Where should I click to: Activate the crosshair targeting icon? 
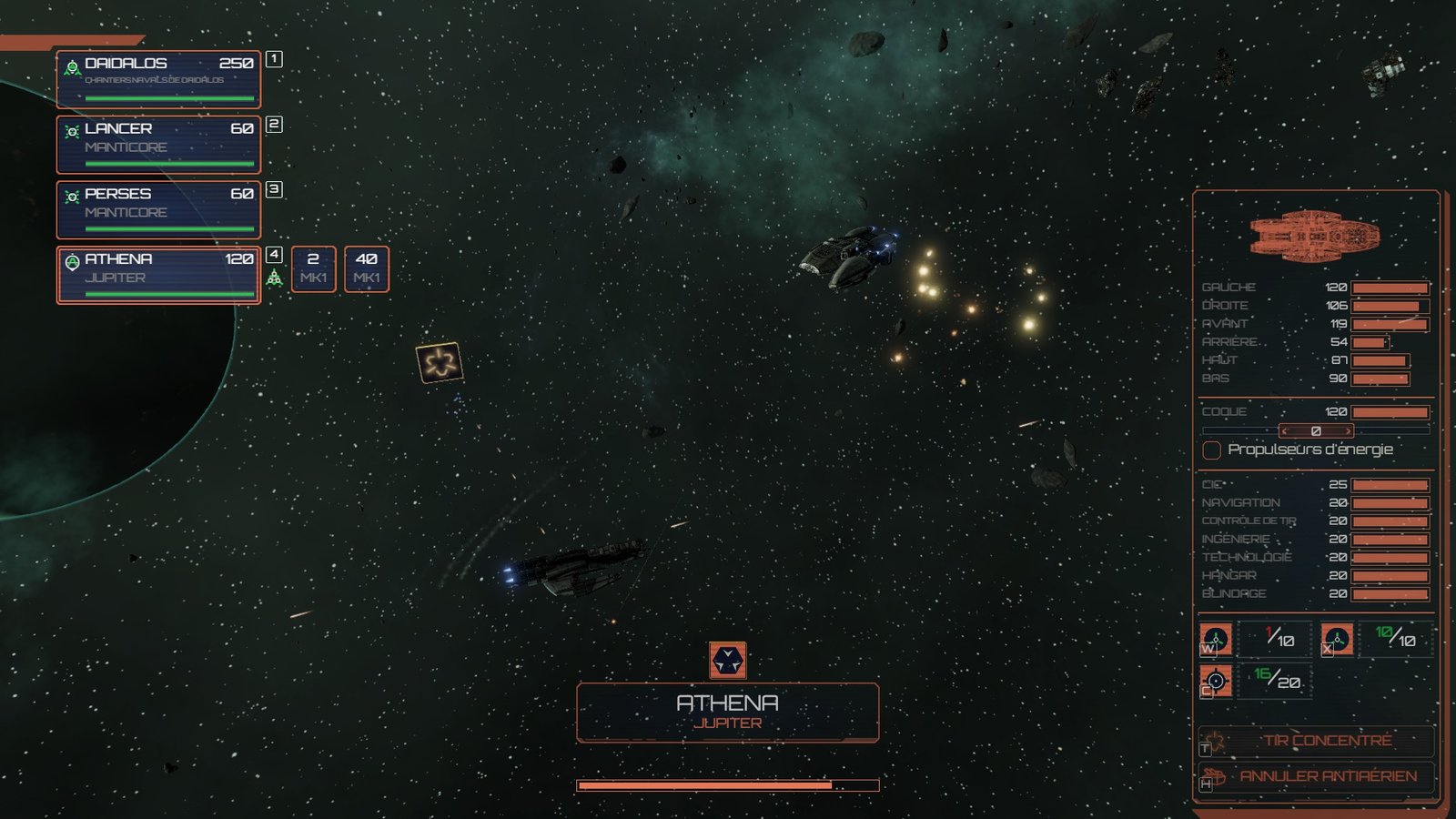1216,681
